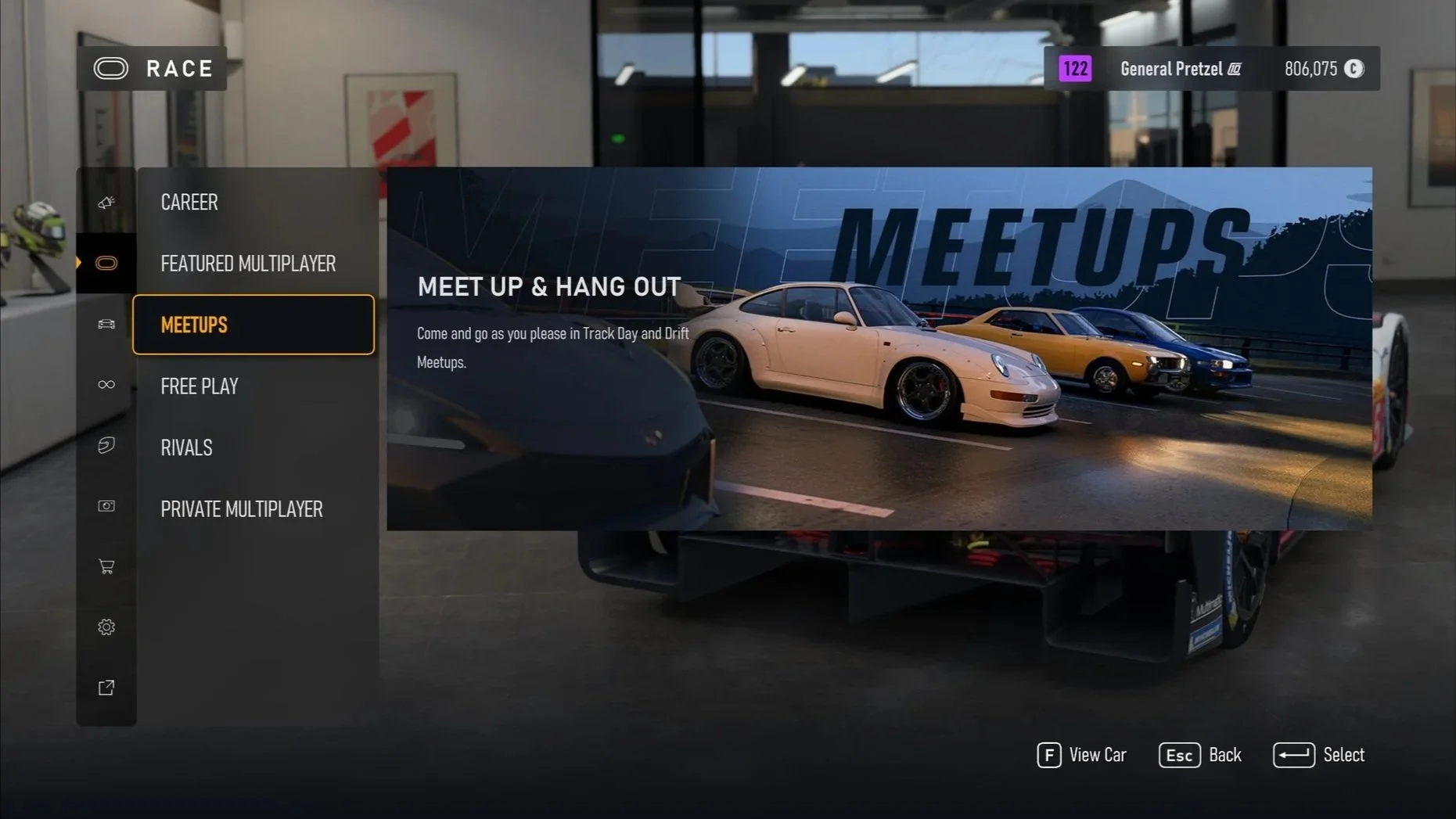Open the Career race mode
1456x819 pixels.
click(x=189, y=202)
